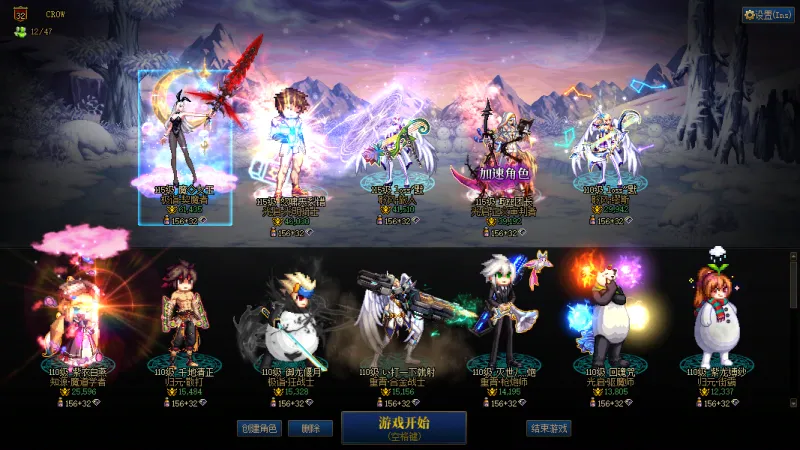Viewport: 800px width, 450px height.
Task: Open the 设置 settings menu
Action: [768, 15]
